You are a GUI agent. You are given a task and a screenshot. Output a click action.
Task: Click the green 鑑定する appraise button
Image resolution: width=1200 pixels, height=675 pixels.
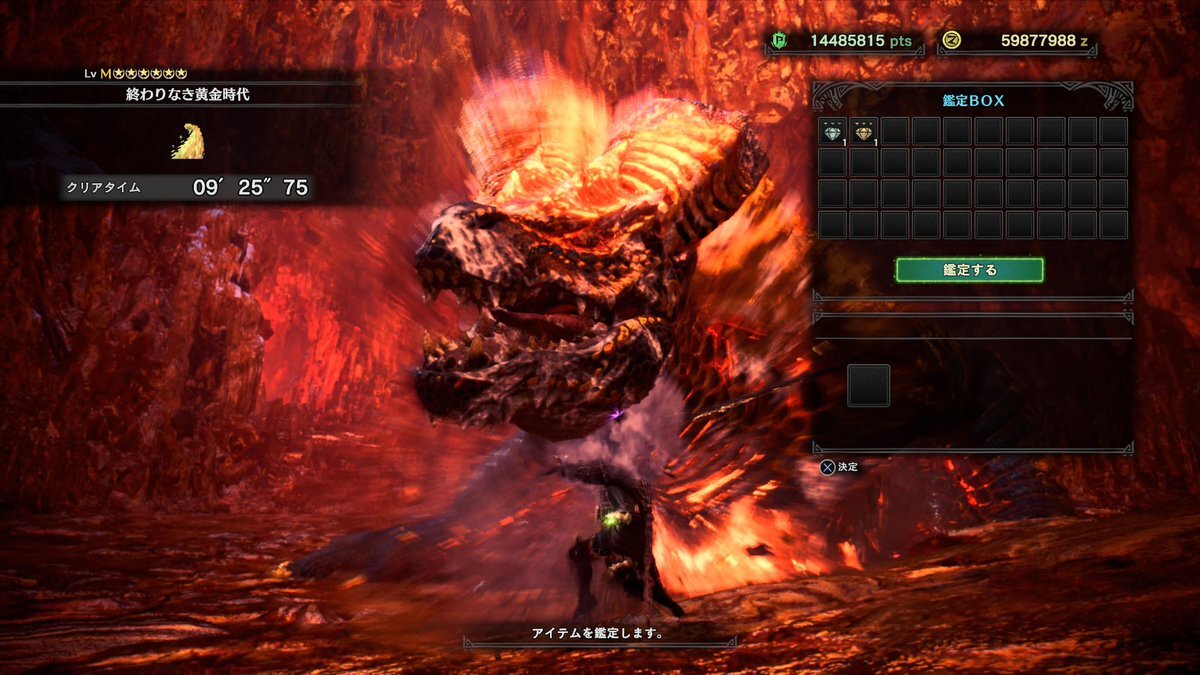[x=969, y=270]
